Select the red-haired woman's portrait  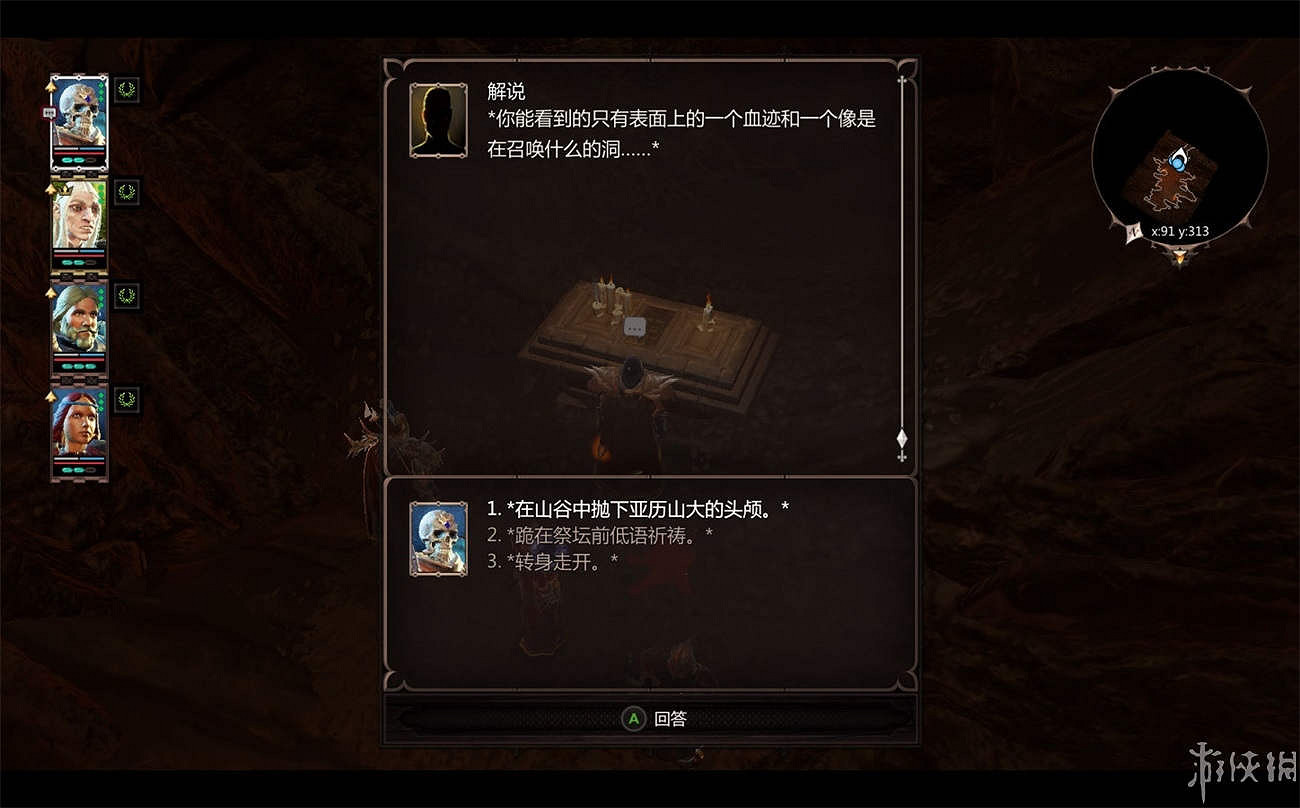click(x=79, y=425)
